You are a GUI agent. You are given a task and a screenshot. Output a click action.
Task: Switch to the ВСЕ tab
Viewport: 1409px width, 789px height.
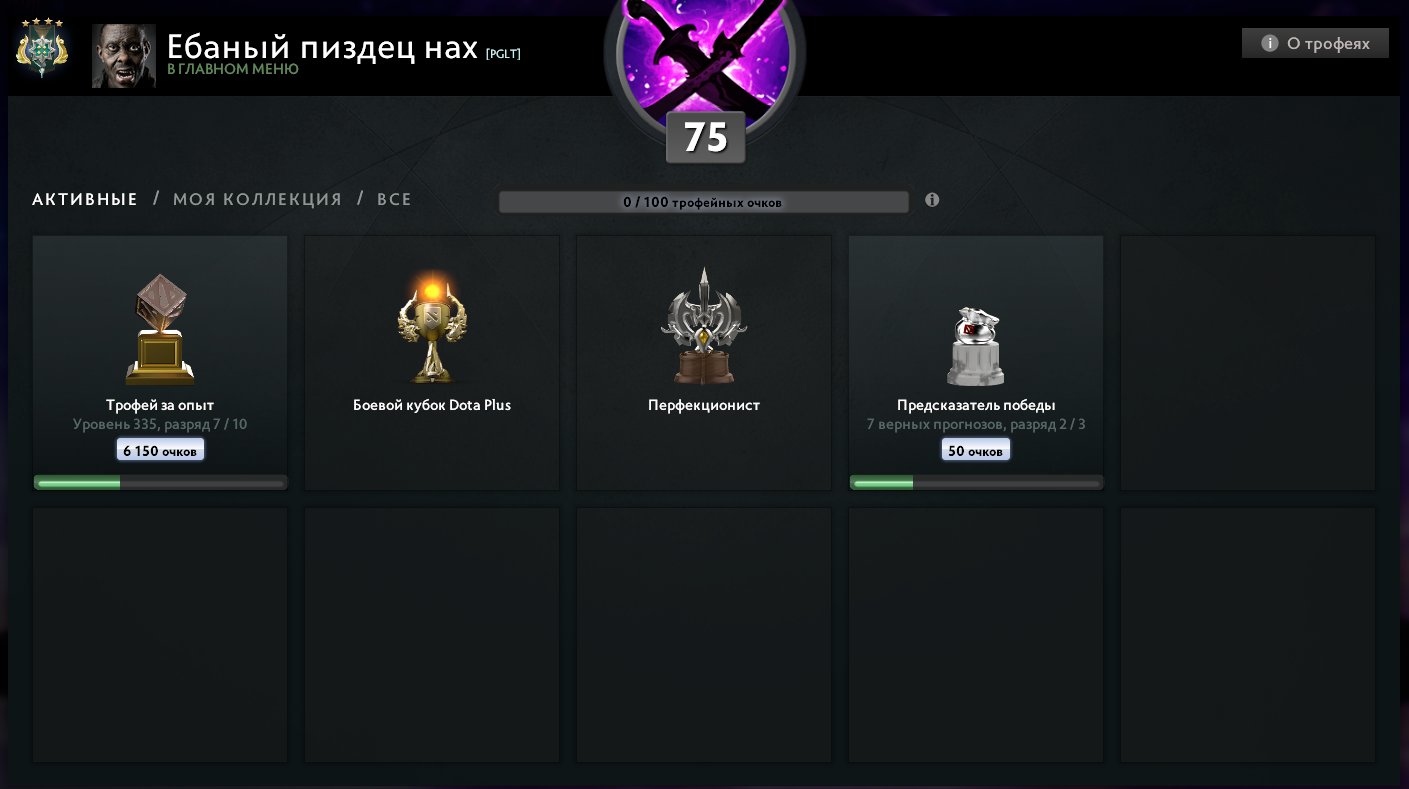click(x=394, y=199)
